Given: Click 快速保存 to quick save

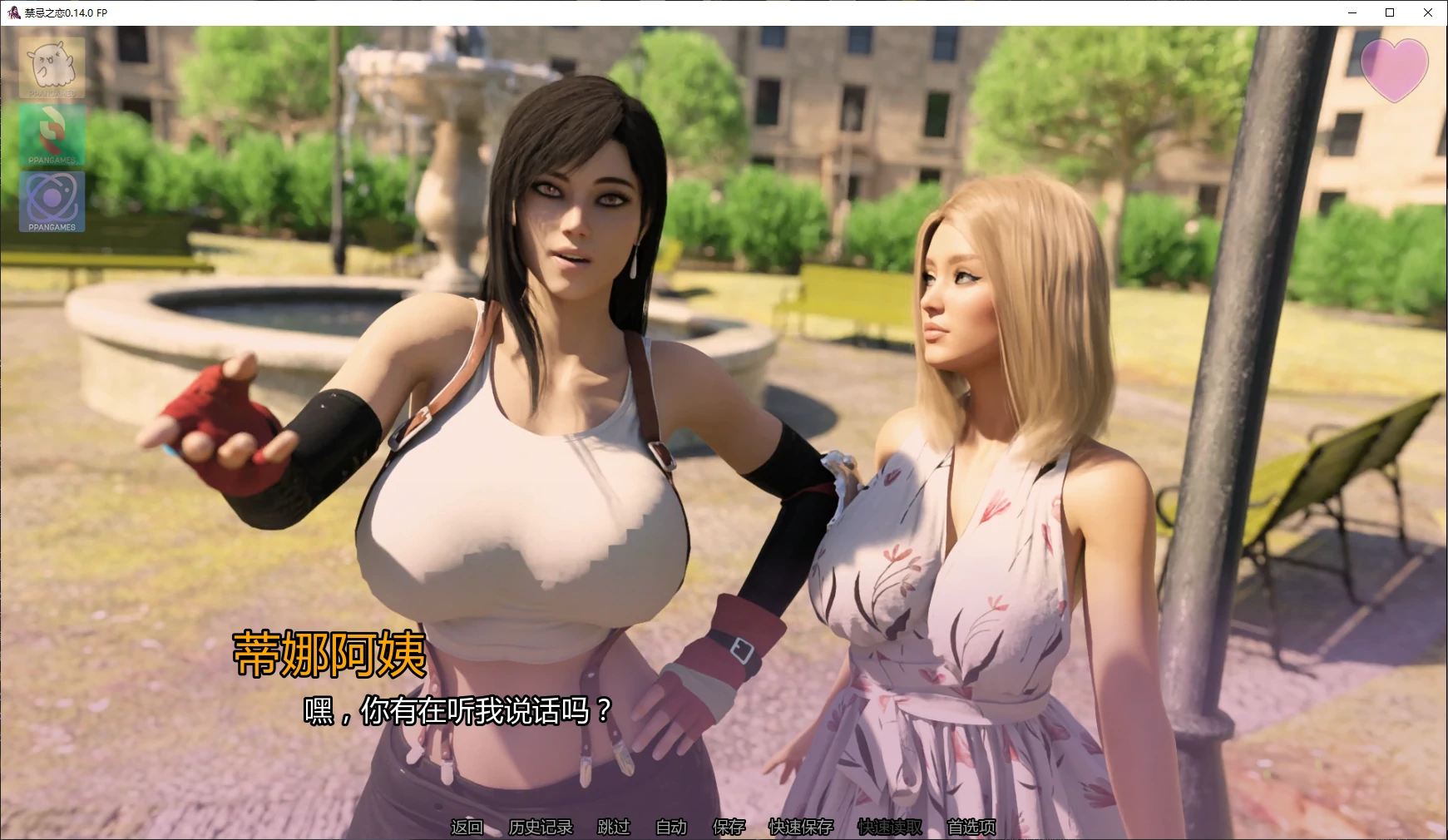Looking at the screenshot, I should [x=799, y=828].
